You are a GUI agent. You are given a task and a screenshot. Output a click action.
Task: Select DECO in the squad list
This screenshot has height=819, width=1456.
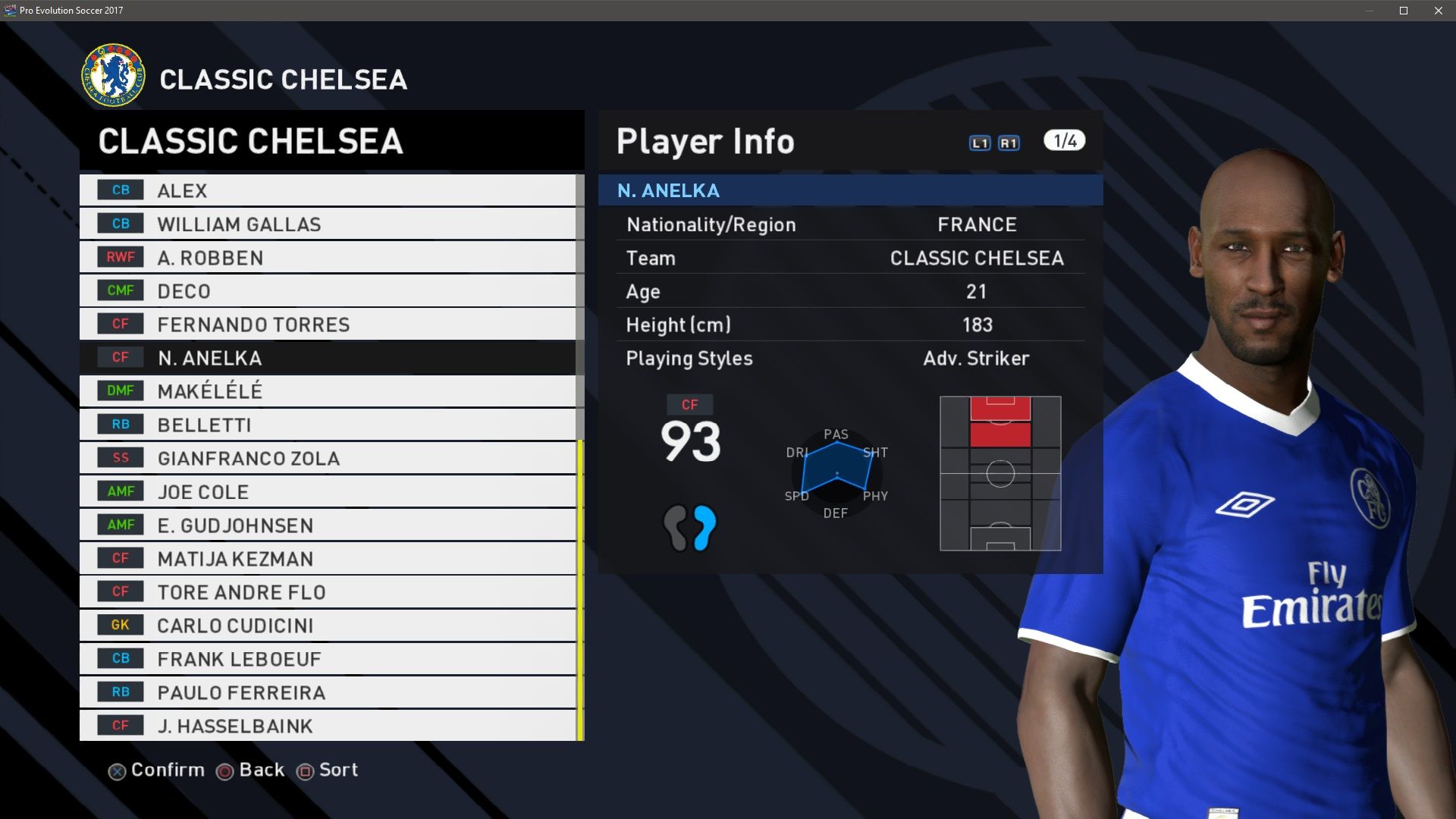coord(328,290)
